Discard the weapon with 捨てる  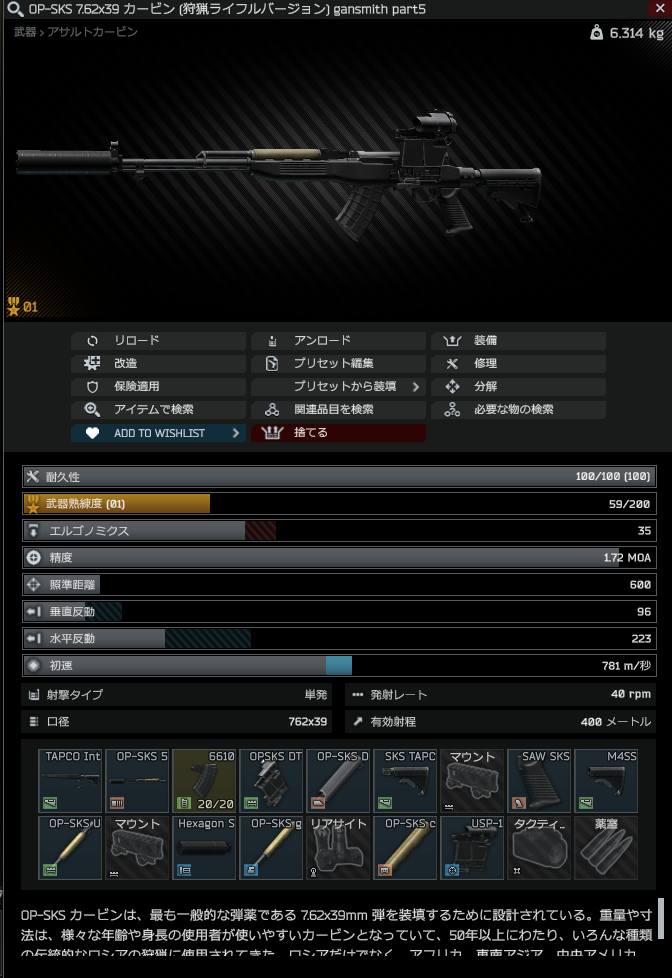point(338,433)
